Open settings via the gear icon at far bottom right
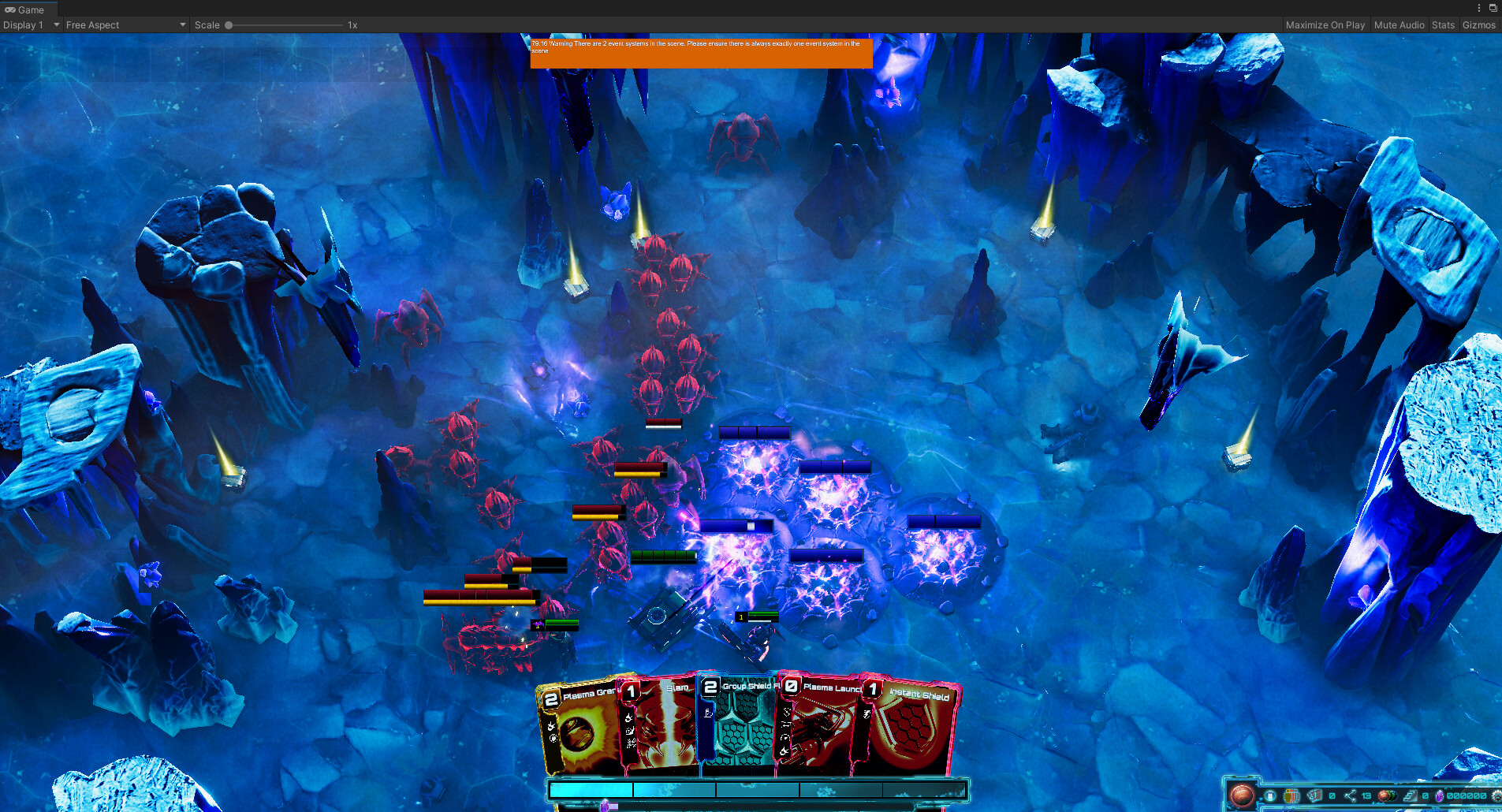This screenshot has height=812, width=1502. 1497,795
